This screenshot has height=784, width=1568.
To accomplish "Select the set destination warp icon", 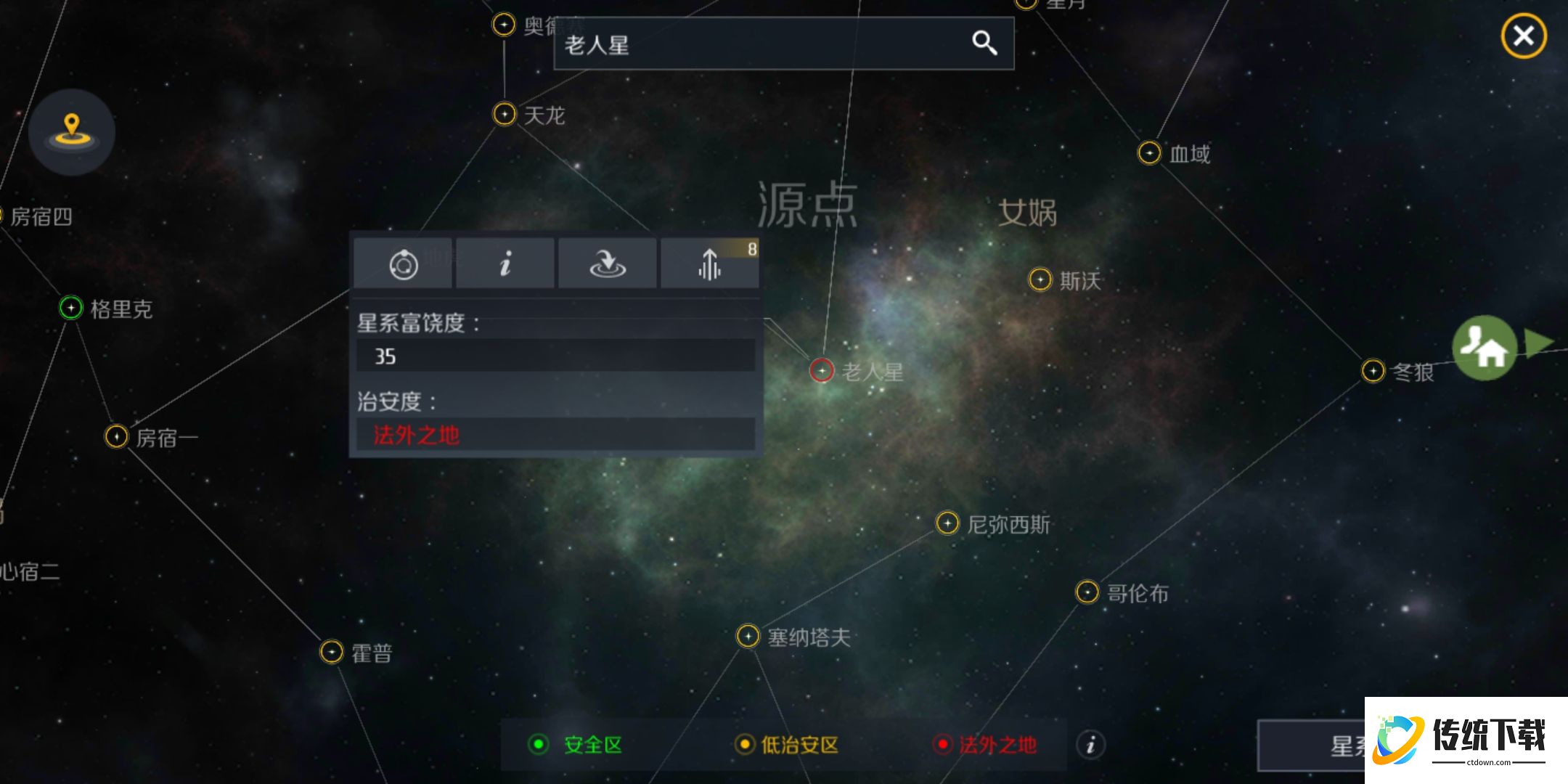I will coord(607,264).
